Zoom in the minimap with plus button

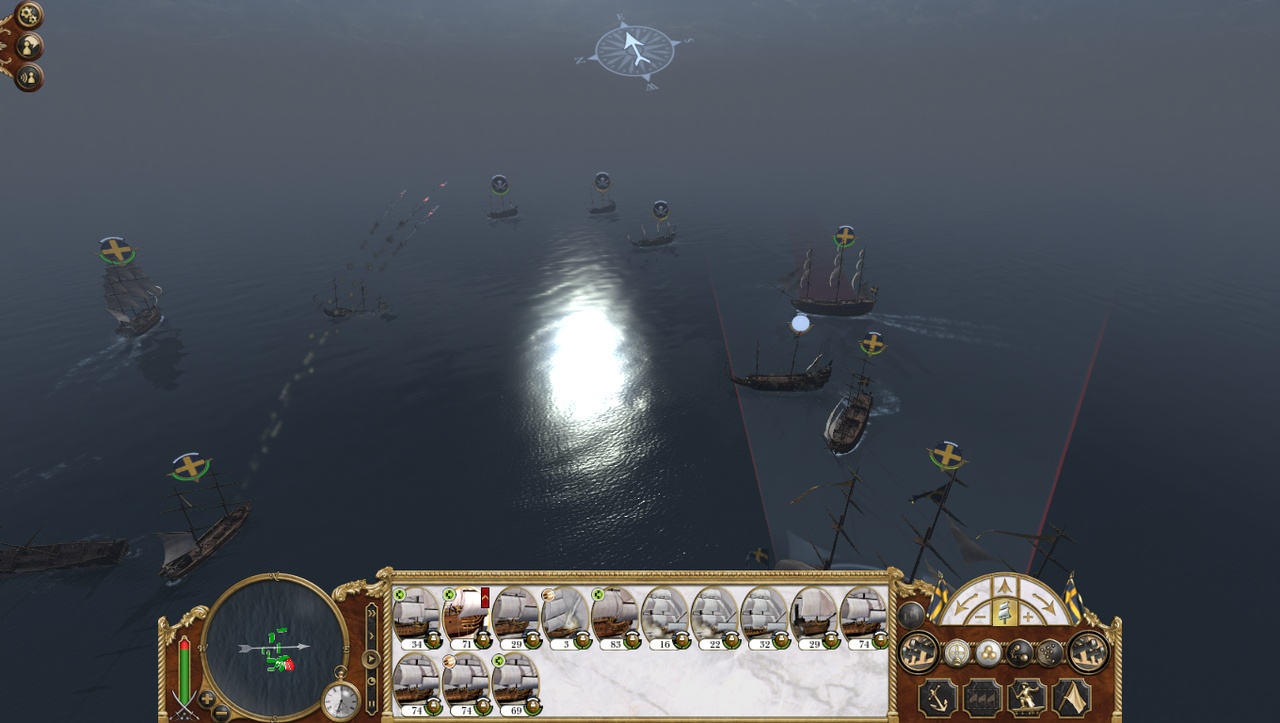click(x=207, y=697)
